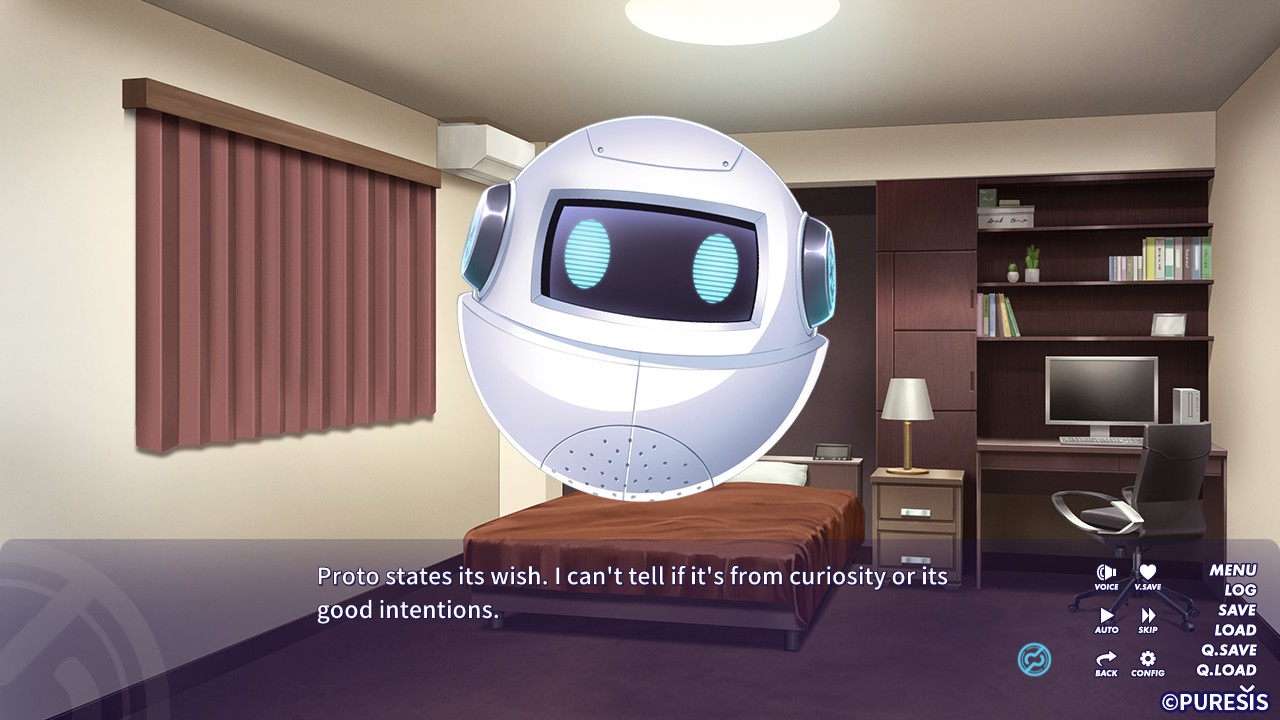The image size is (1280, 720).
Task: Open LOG to review dialogue history
Action: click(1240, 589)
